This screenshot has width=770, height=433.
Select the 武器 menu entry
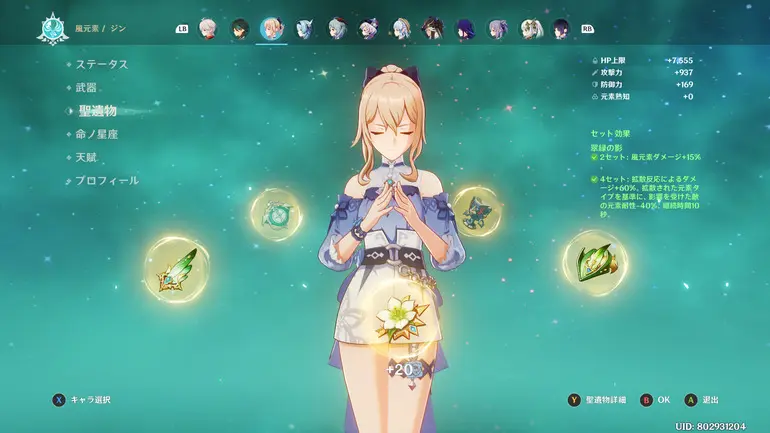[87, 87]
